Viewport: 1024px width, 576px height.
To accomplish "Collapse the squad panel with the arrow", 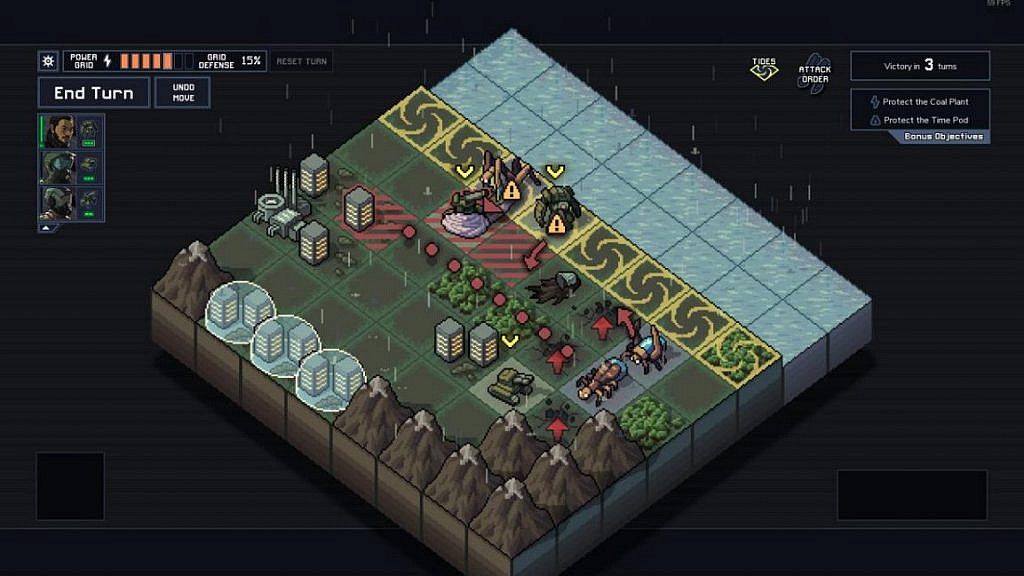I will 44,228.
